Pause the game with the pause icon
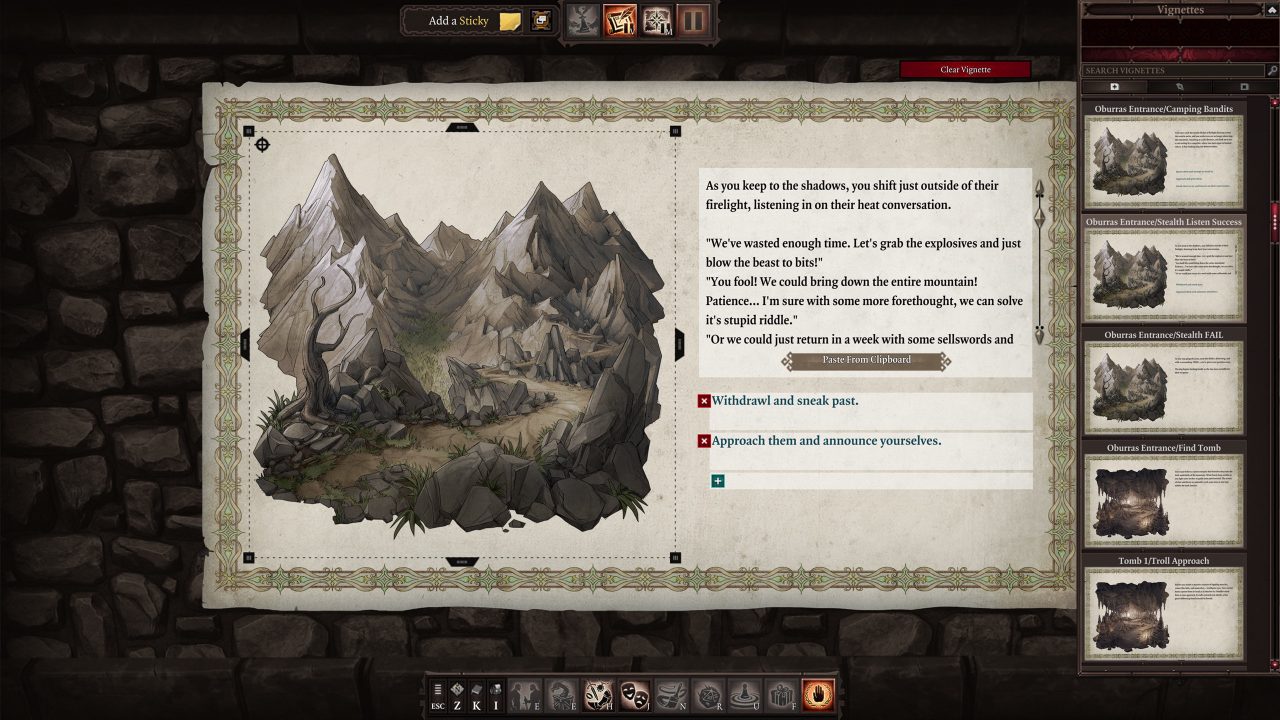1280x720 pixels. (x=694, y=20)
